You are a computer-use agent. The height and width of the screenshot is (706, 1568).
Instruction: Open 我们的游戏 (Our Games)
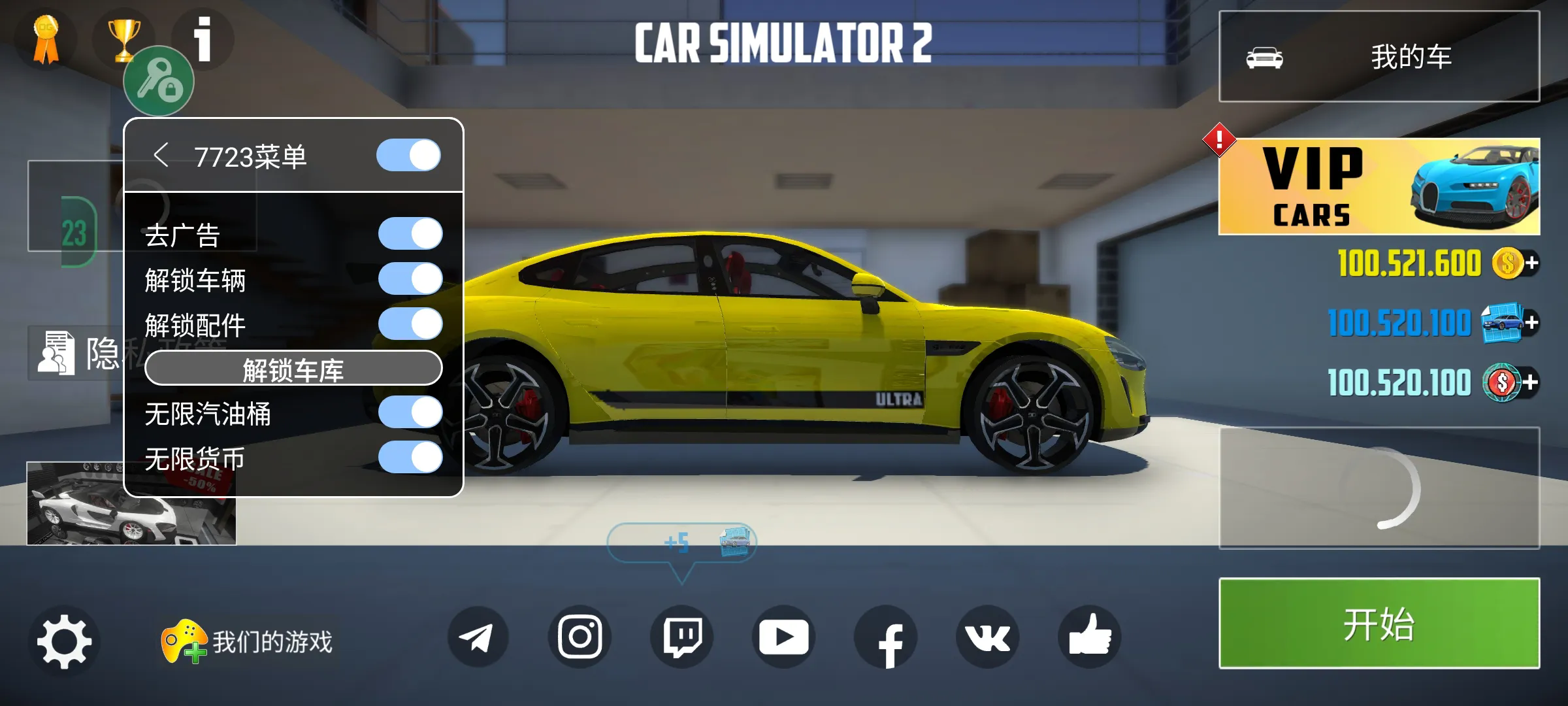pos(248,642)
